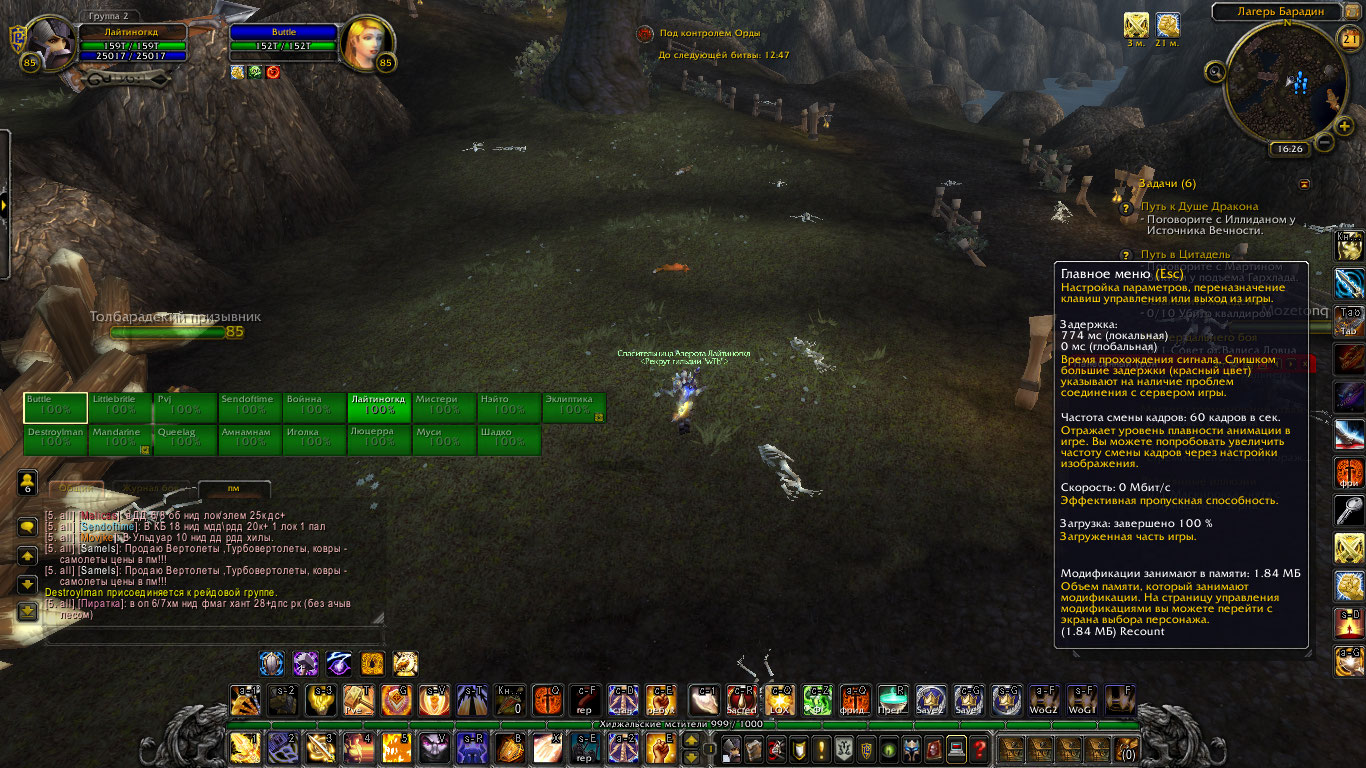Open the red question mark help button

pyautogui.click(x=980, y=748)
